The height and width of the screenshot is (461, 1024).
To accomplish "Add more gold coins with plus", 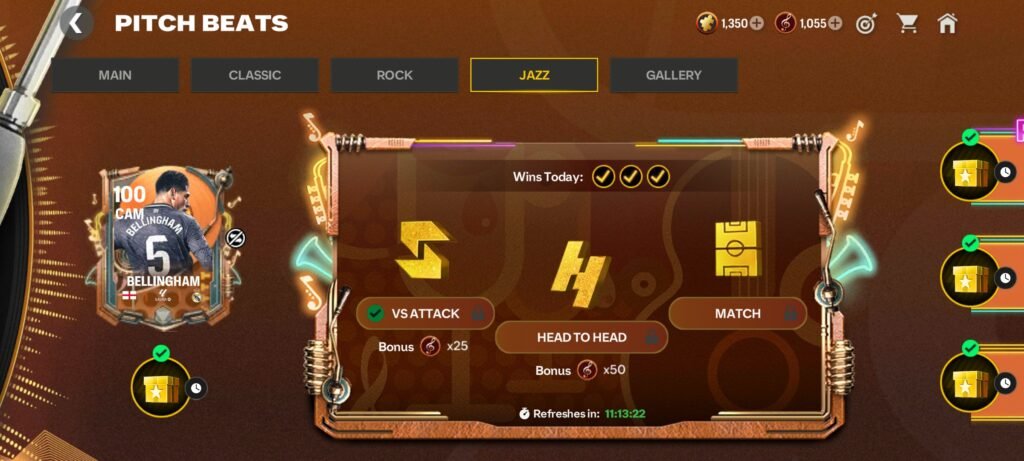I will pyautogui.click(x=757, y=23).
